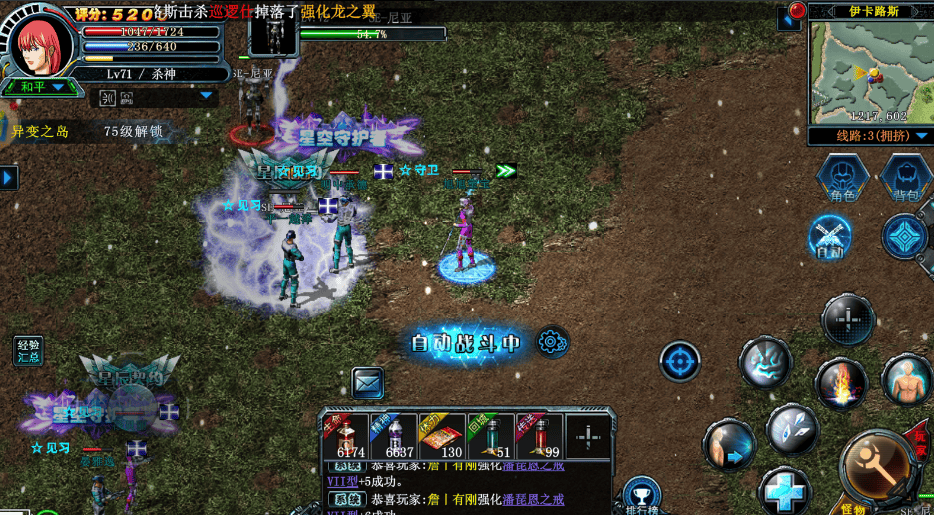This screenshot has width=934, height=515.
Task: Toggle the 自动 auto-battle button
Action: (830, 237)
